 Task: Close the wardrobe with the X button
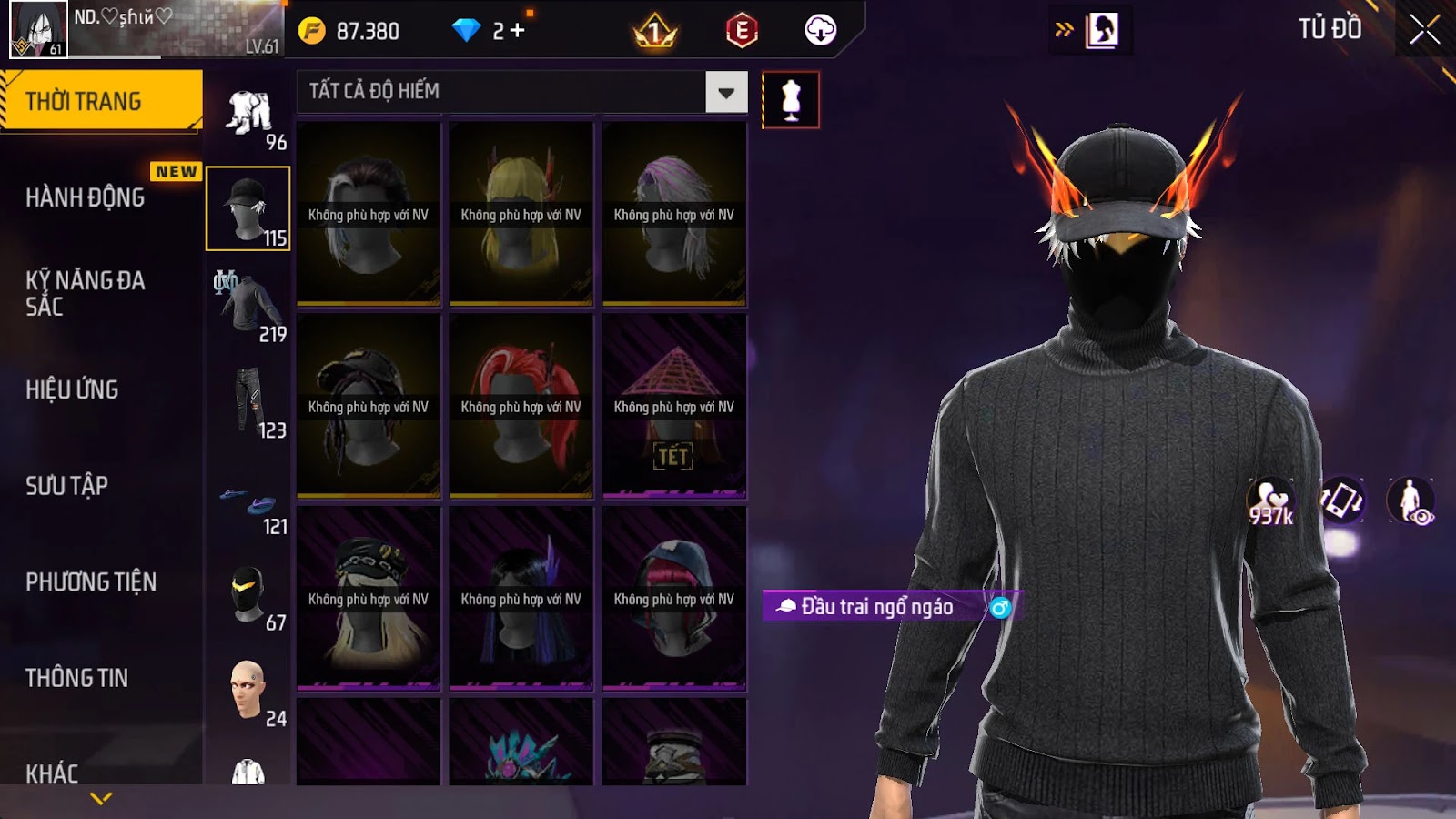coord(1424,30)
